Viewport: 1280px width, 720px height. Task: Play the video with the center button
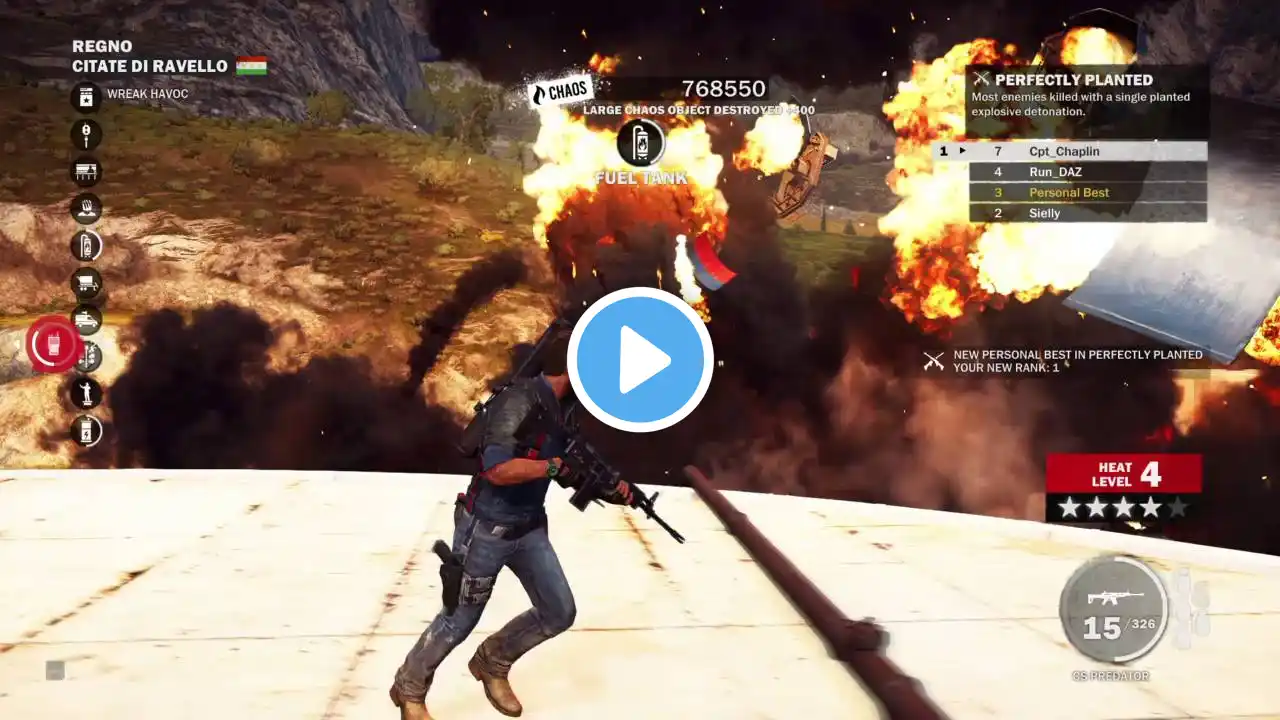[640, 360]
